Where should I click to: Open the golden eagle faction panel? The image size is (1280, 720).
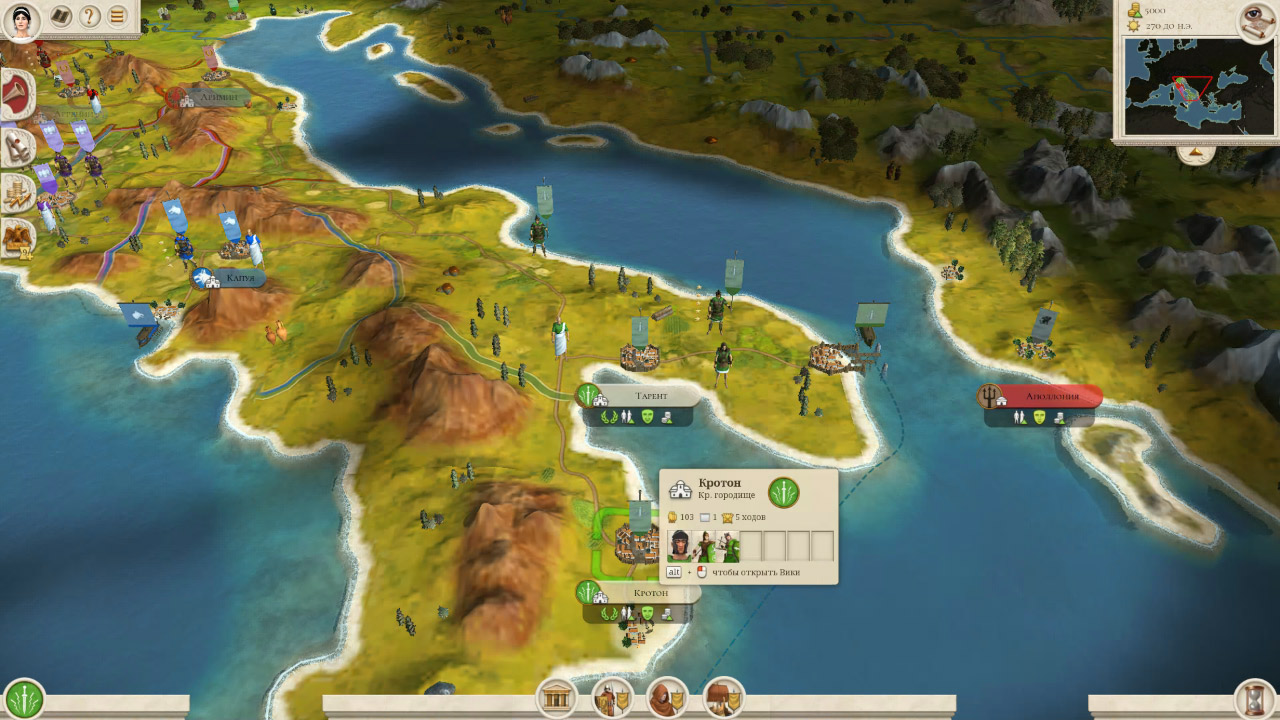(17, 237)
